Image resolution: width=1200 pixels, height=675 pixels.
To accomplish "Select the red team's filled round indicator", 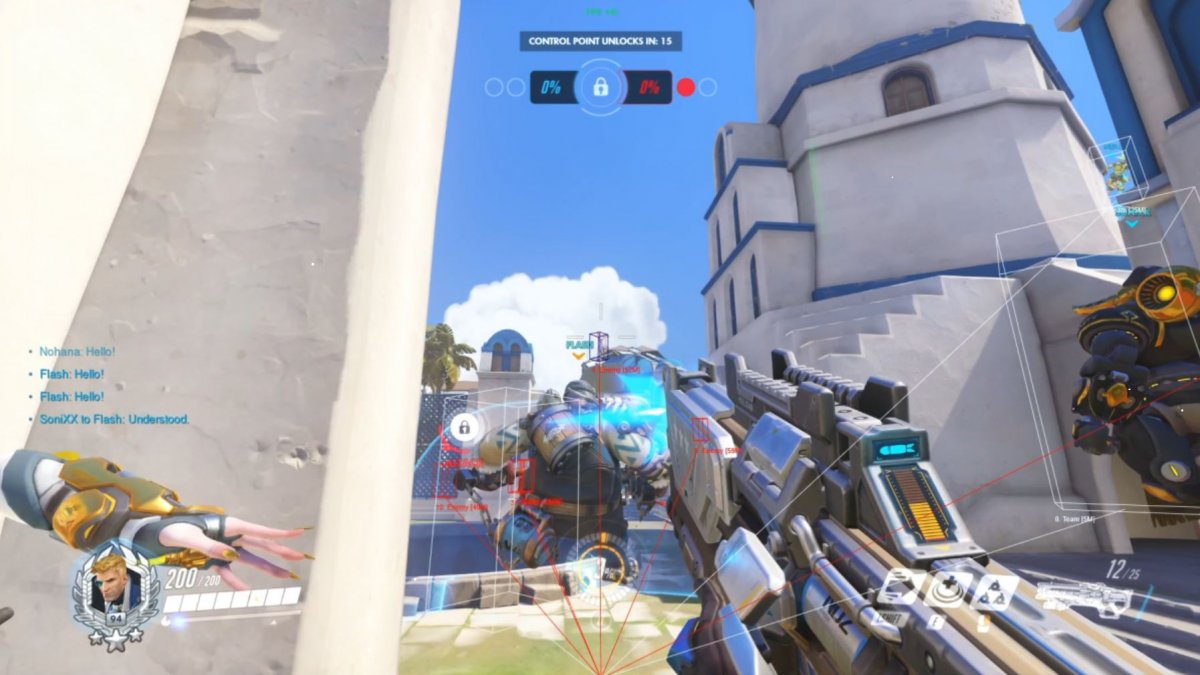I will 685,87.
